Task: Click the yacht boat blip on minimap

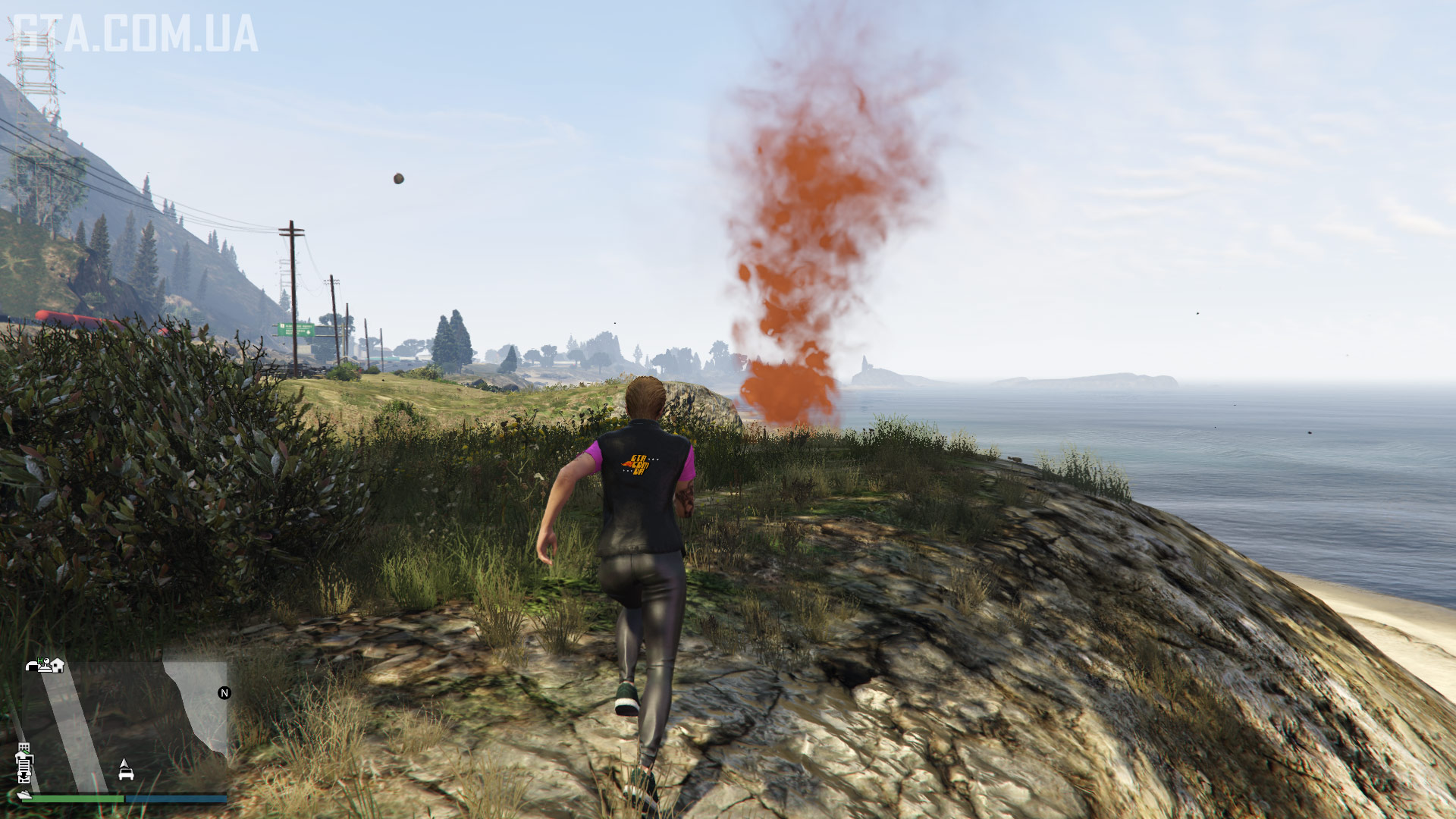Action: point(24,794)
